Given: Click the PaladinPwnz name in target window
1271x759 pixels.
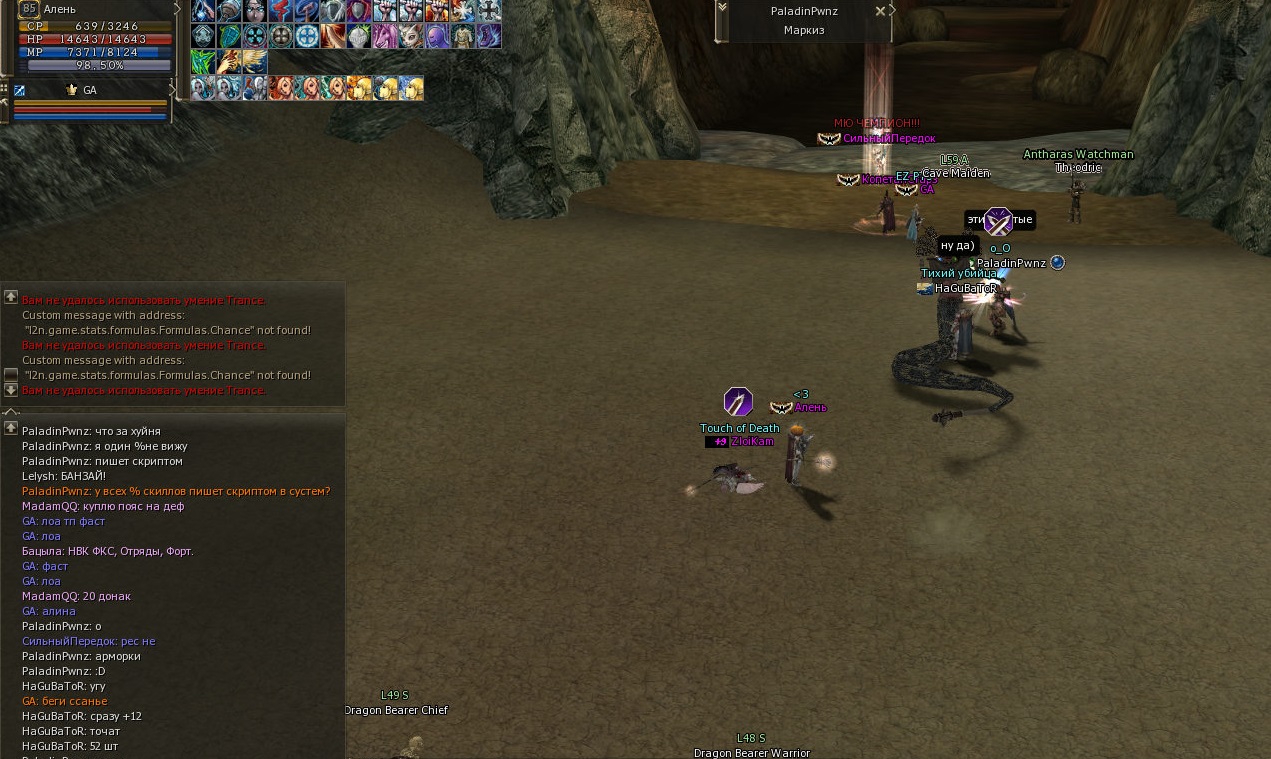Looking at the screenshot, I should tap(804, 11).
